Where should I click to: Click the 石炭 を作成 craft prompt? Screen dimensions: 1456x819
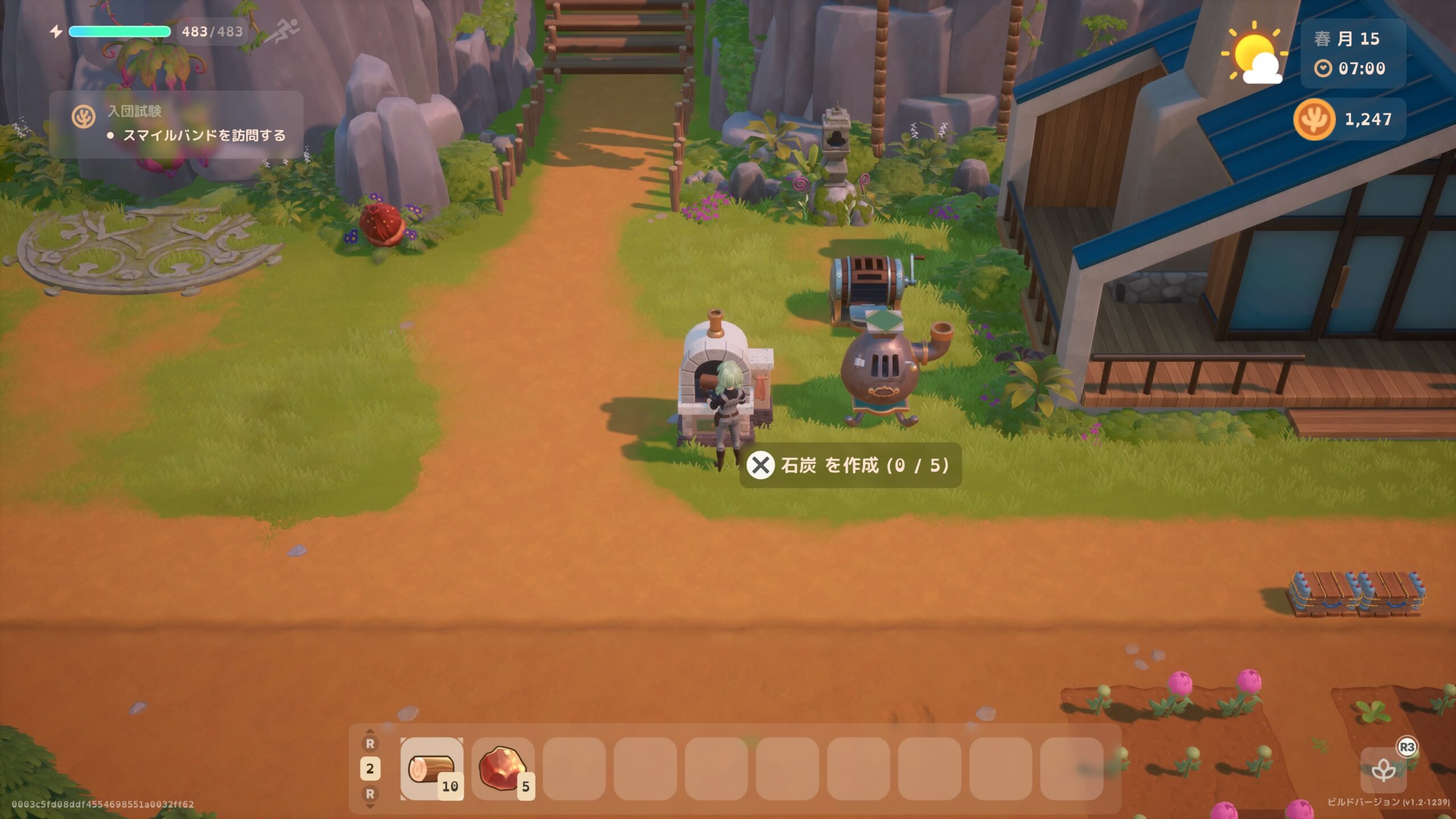pos(850,465)
